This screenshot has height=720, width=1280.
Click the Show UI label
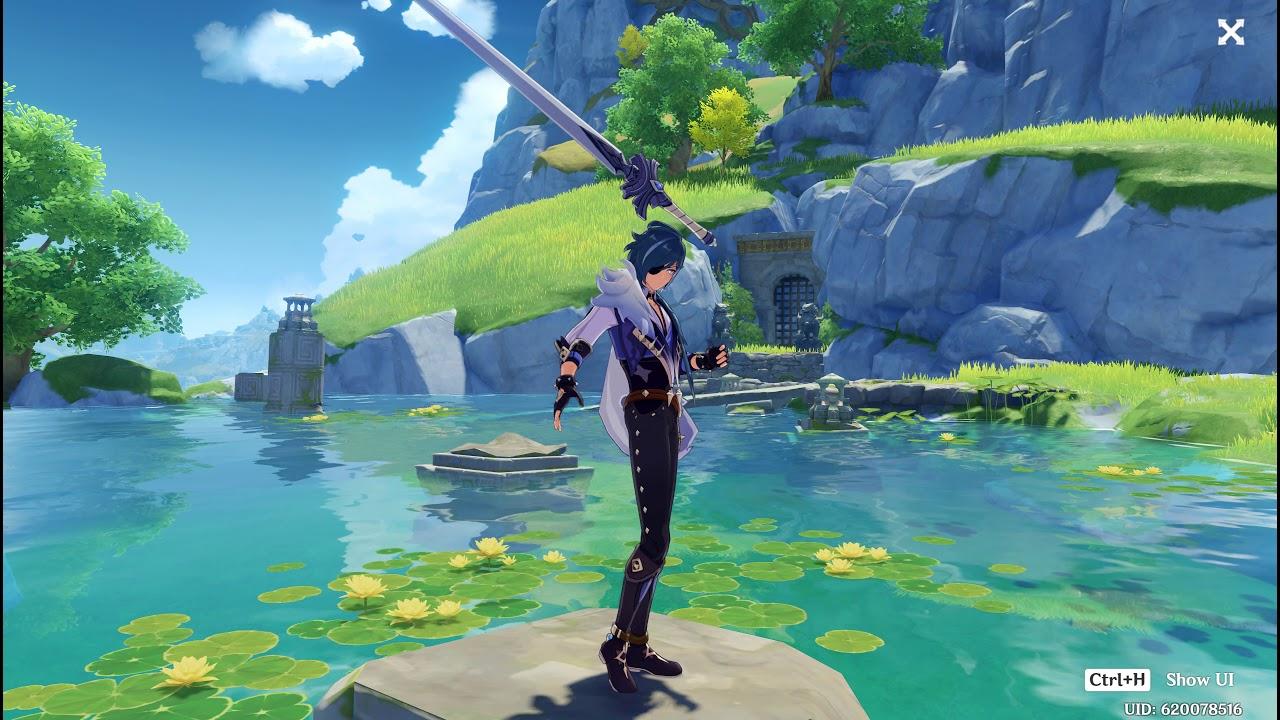1199,680
